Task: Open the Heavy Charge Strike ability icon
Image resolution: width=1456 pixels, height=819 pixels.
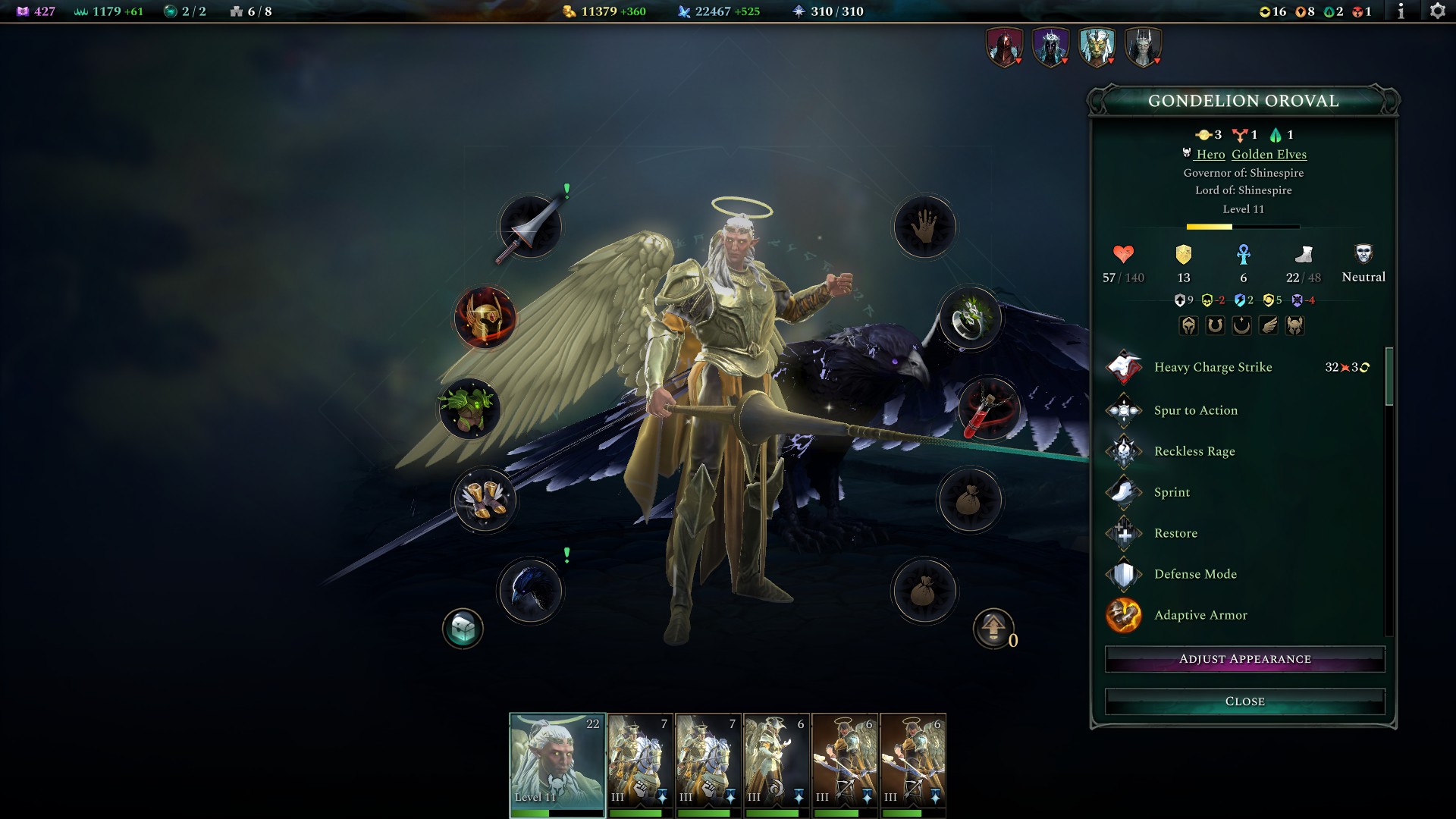Action: coord(1125,367)
